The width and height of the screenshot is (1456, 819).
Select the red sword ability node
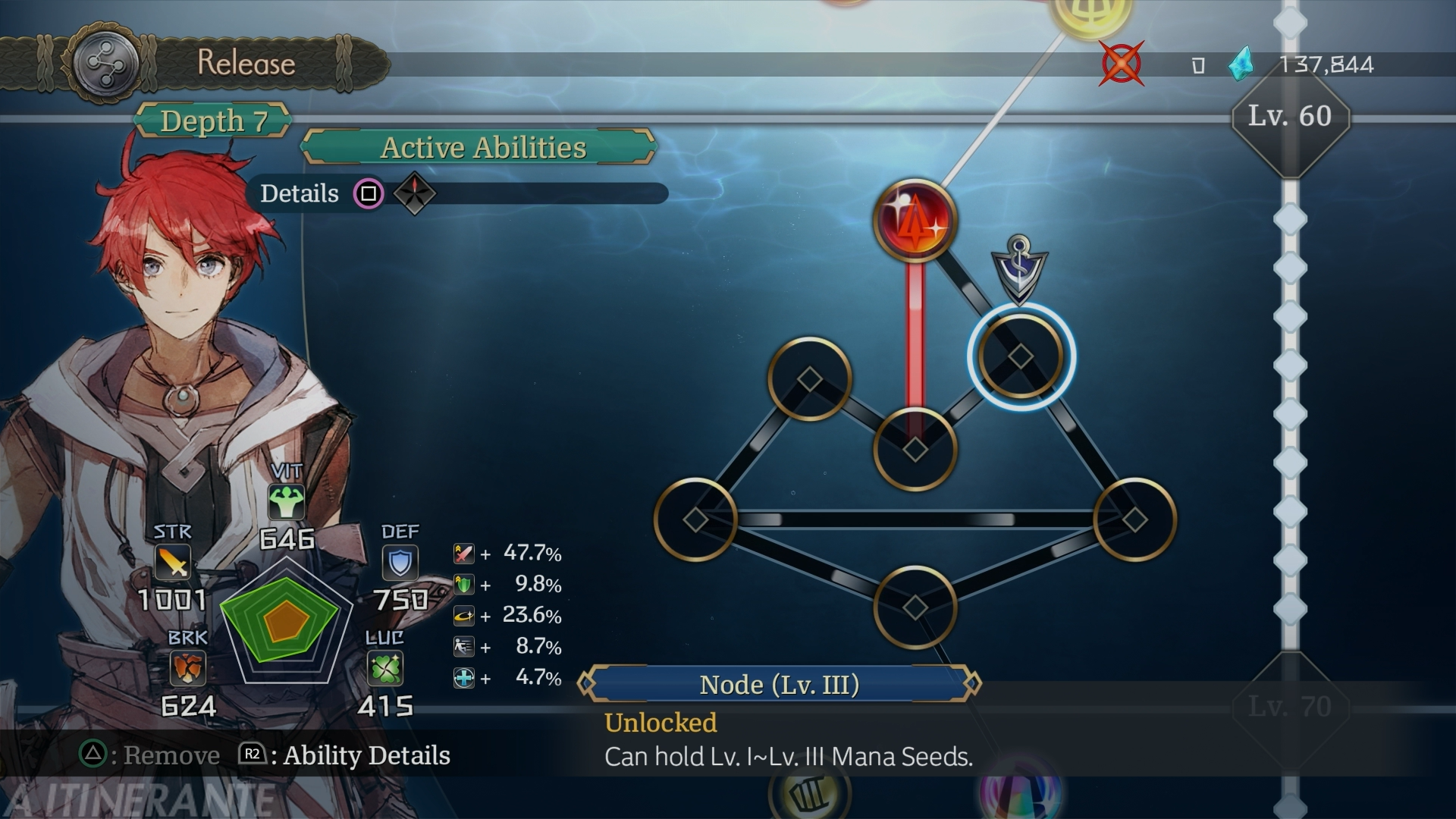coord(915,221)
